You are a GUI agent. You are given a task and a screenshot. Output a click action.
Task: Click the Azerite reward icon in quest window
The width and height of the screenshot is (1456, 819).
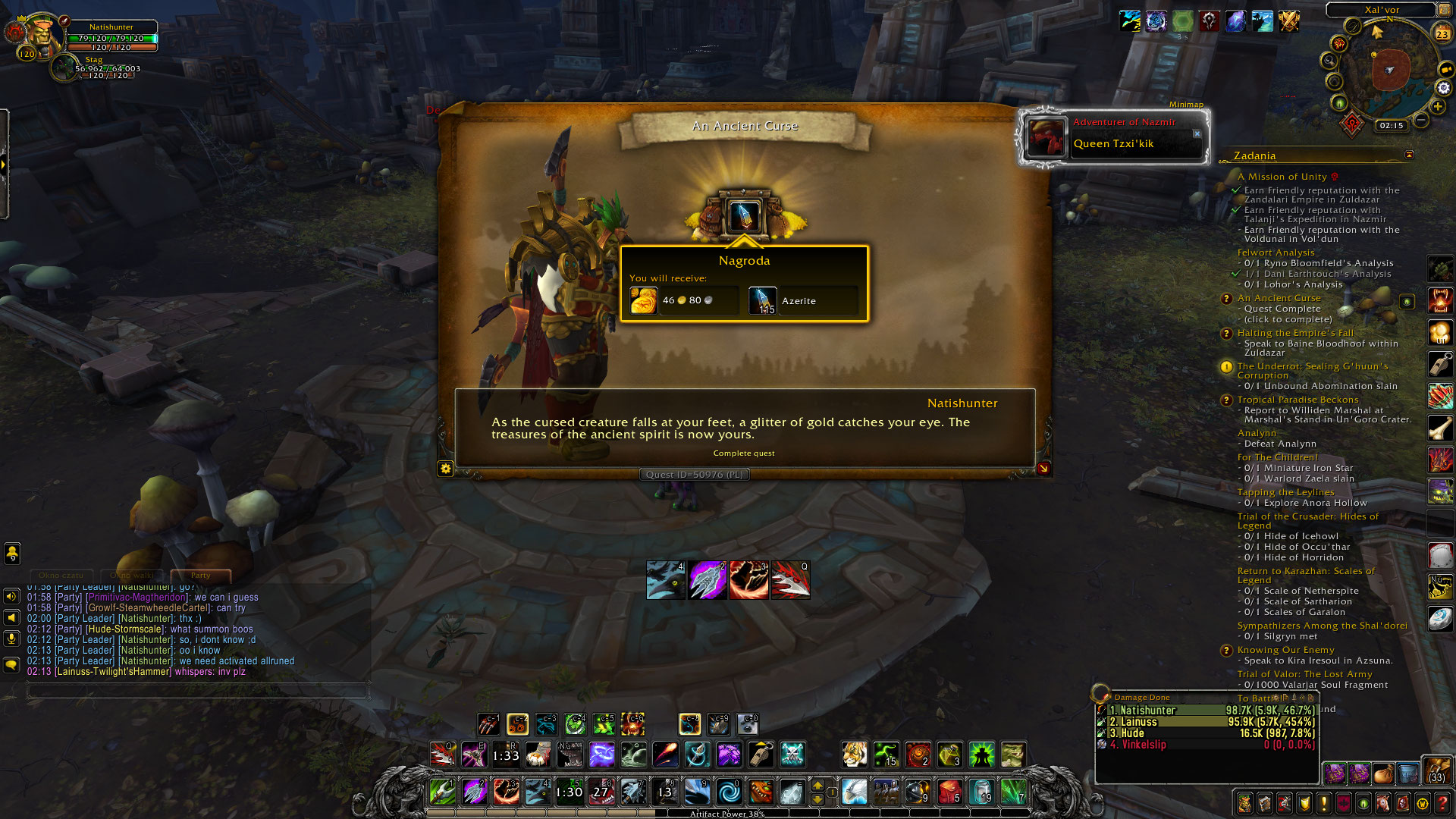pos(763,300)
